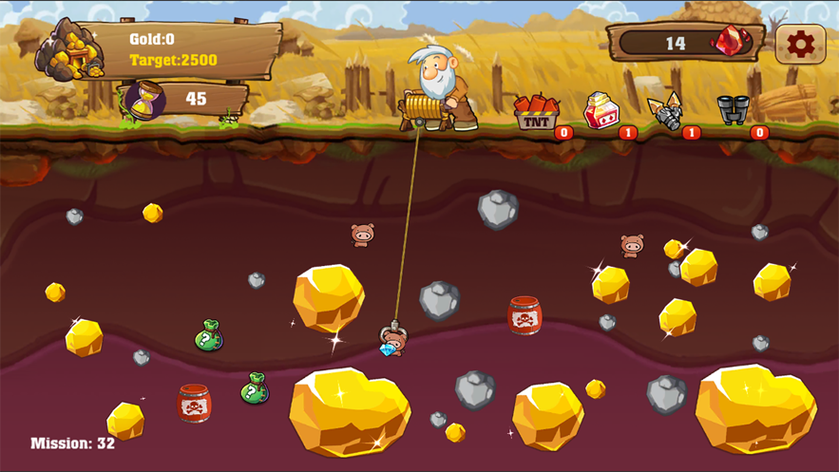Viewport: 839px width, 472px height.
Task: Select the diamond drill power-up
Action: point(665,111)
